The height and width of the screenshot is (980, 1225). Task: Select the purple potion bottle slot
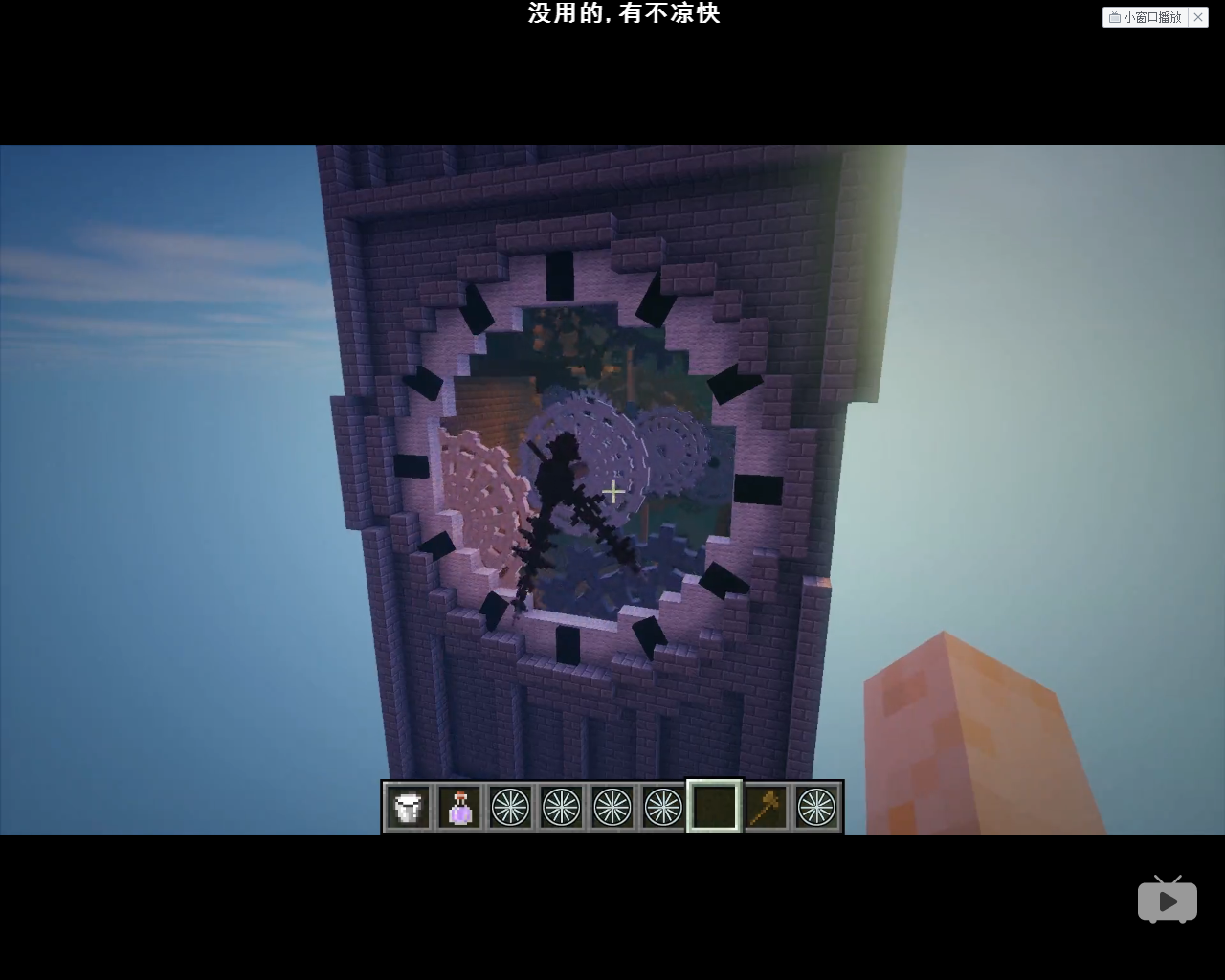tap(460, 808)
